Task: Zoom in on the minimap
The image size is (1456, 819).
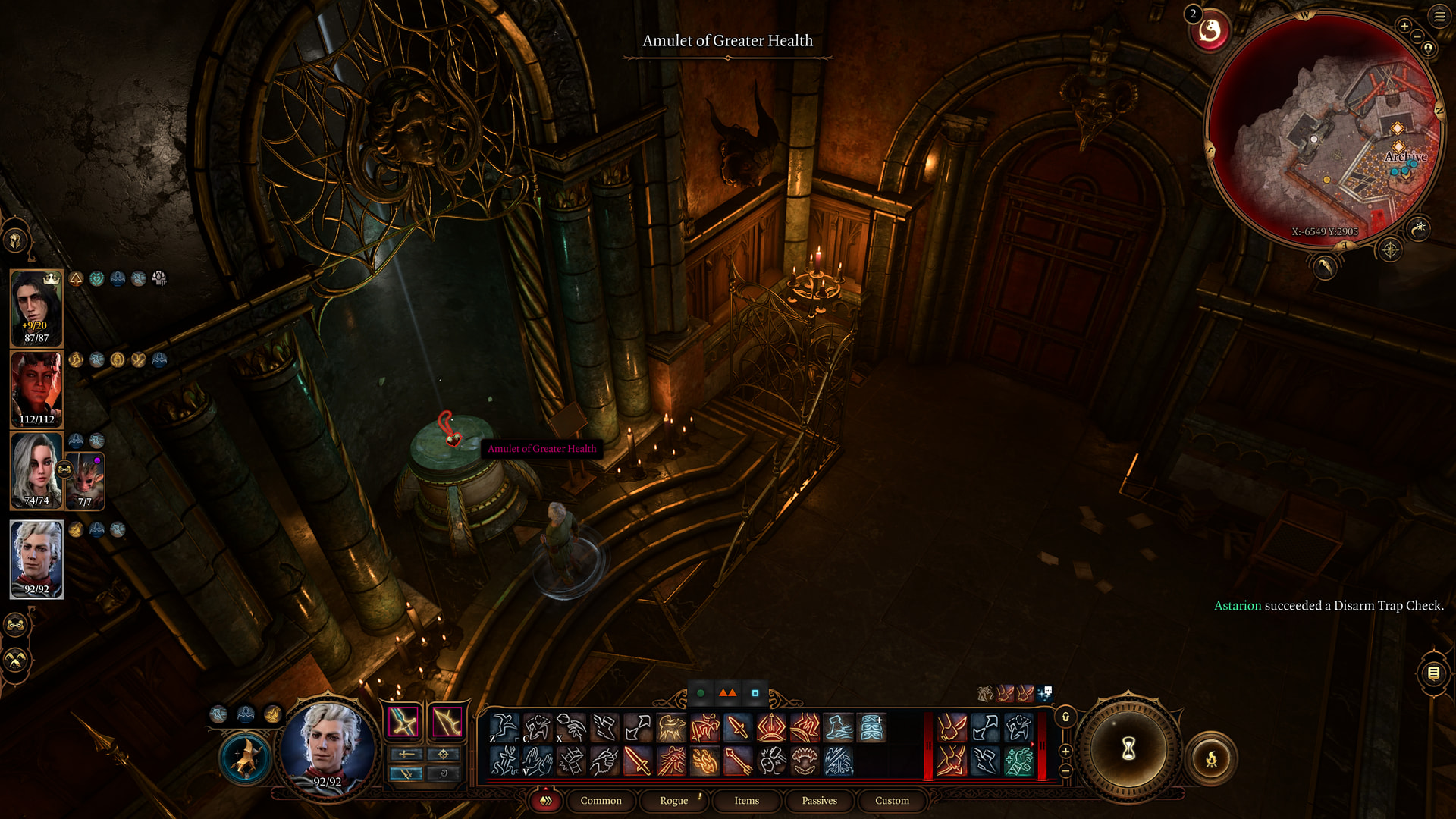Action: [1404, 26]
